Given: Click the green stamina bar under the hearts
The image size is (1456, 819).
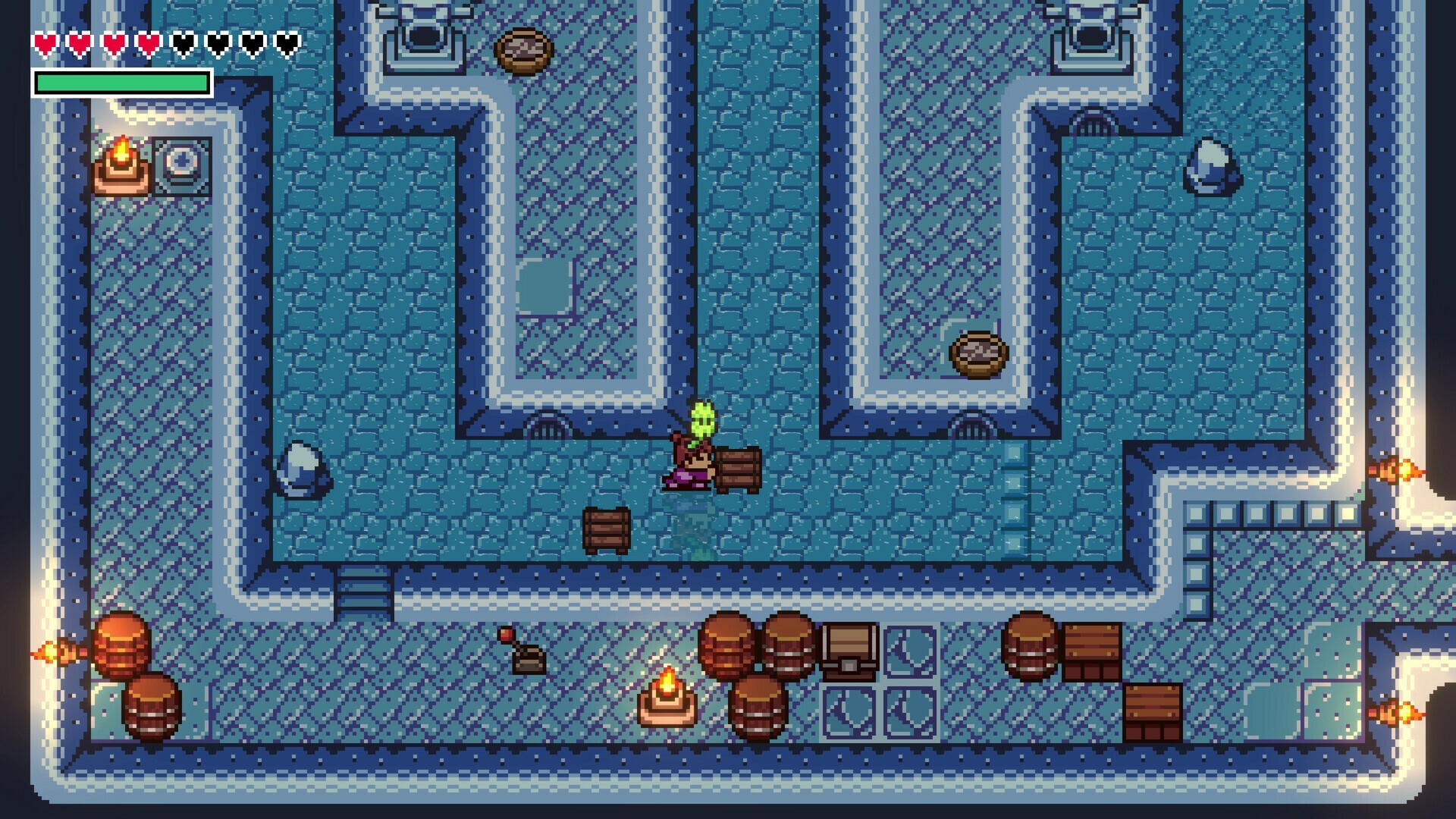Looking at the screenshot, I should coord(121,83).
